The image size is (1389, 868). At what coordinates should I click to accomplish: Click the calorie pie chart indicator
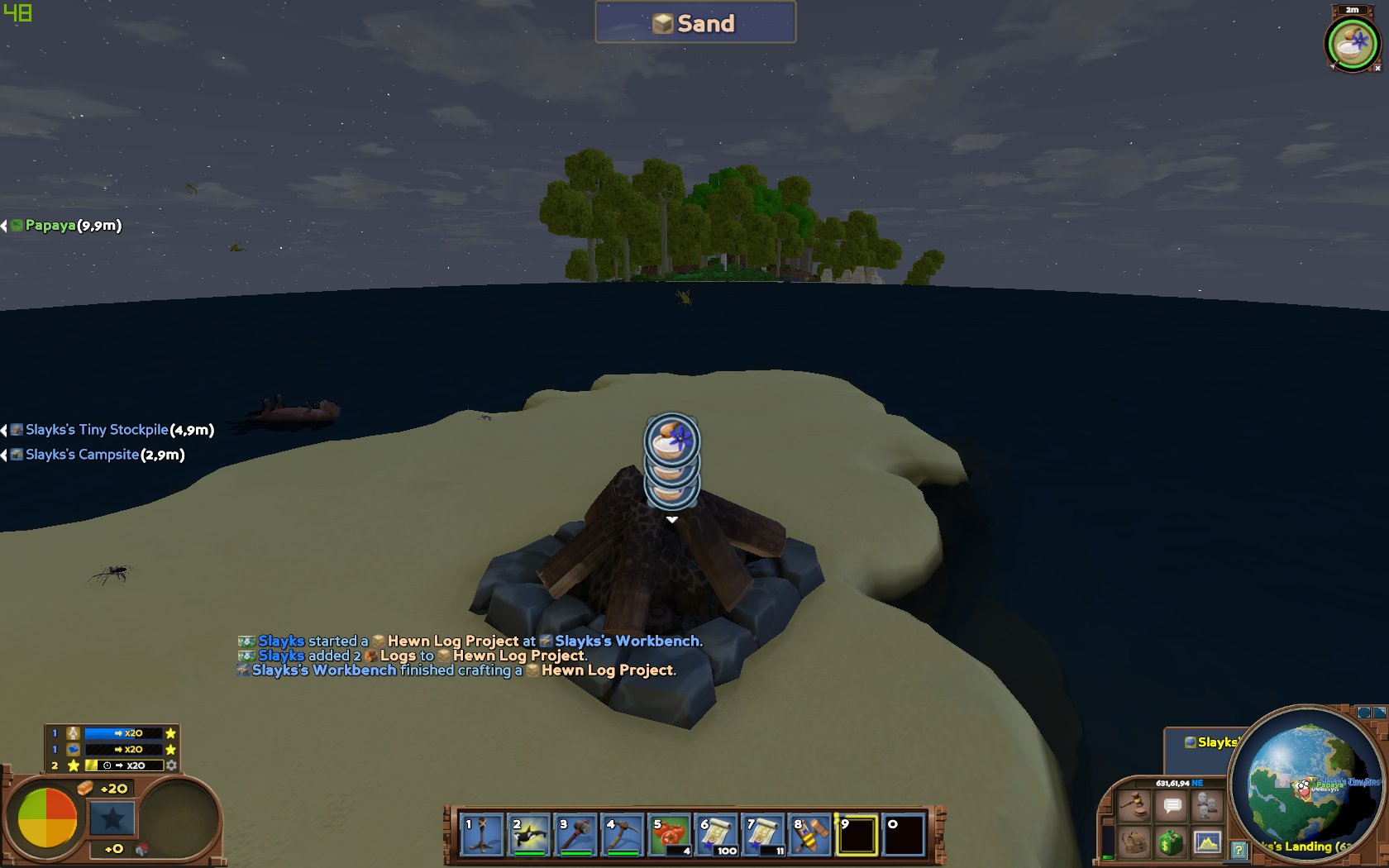tap(47, 818)
